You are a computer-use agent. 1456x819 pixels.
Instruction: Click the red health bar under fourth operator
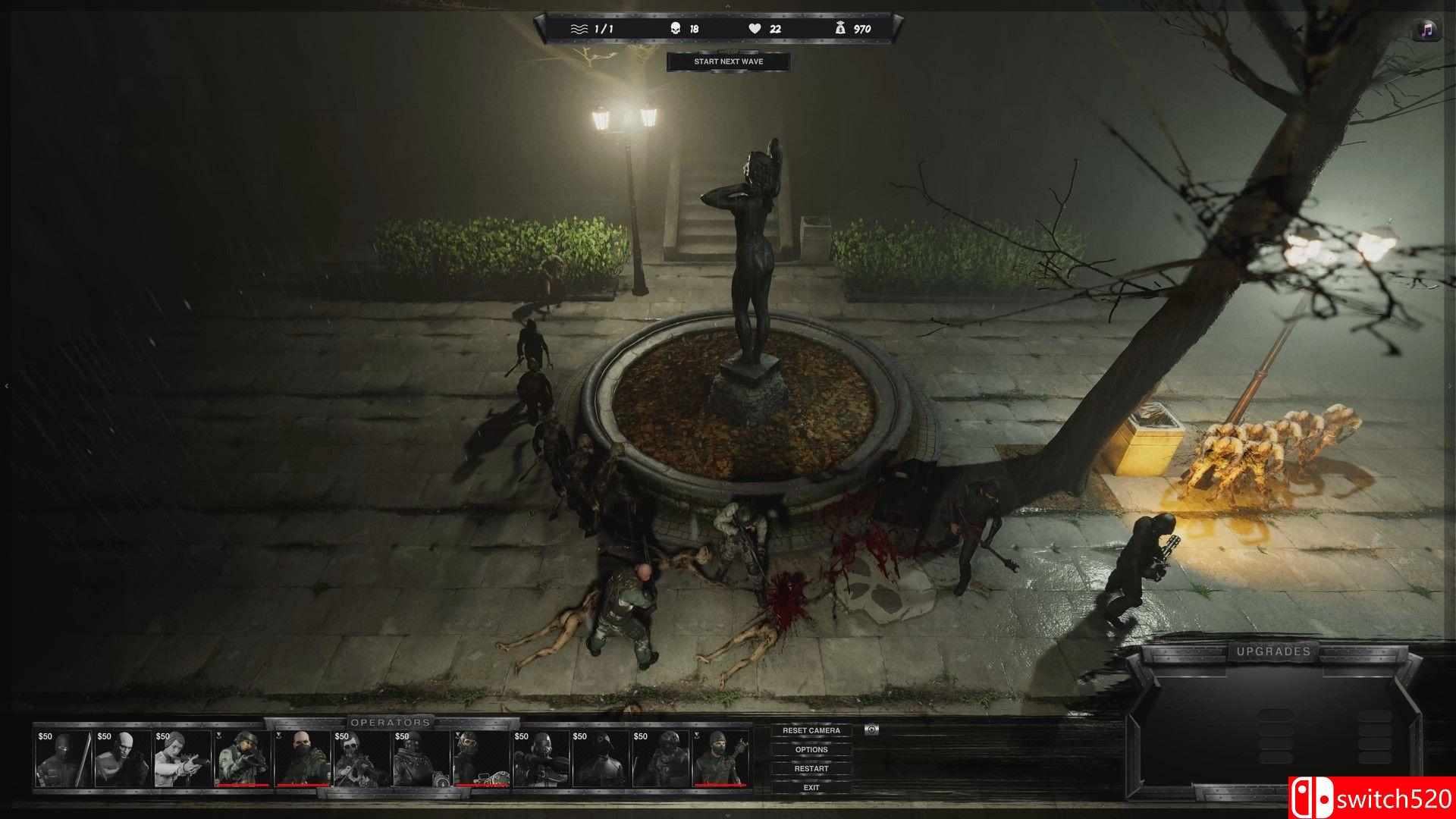243,786
